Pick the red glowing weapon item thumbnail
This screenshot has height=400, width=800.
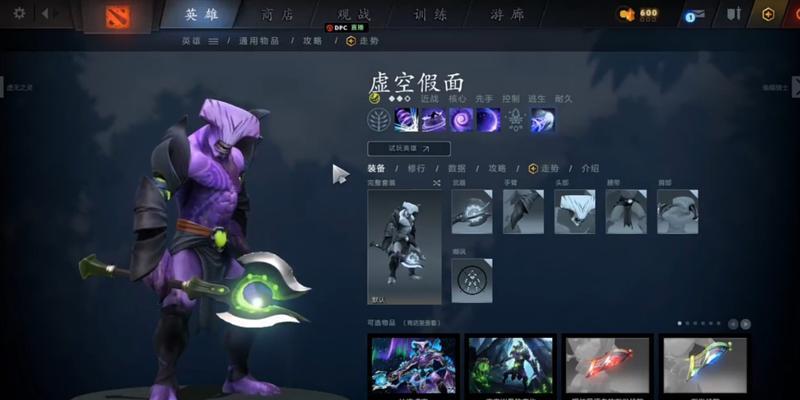pos(607,364)
